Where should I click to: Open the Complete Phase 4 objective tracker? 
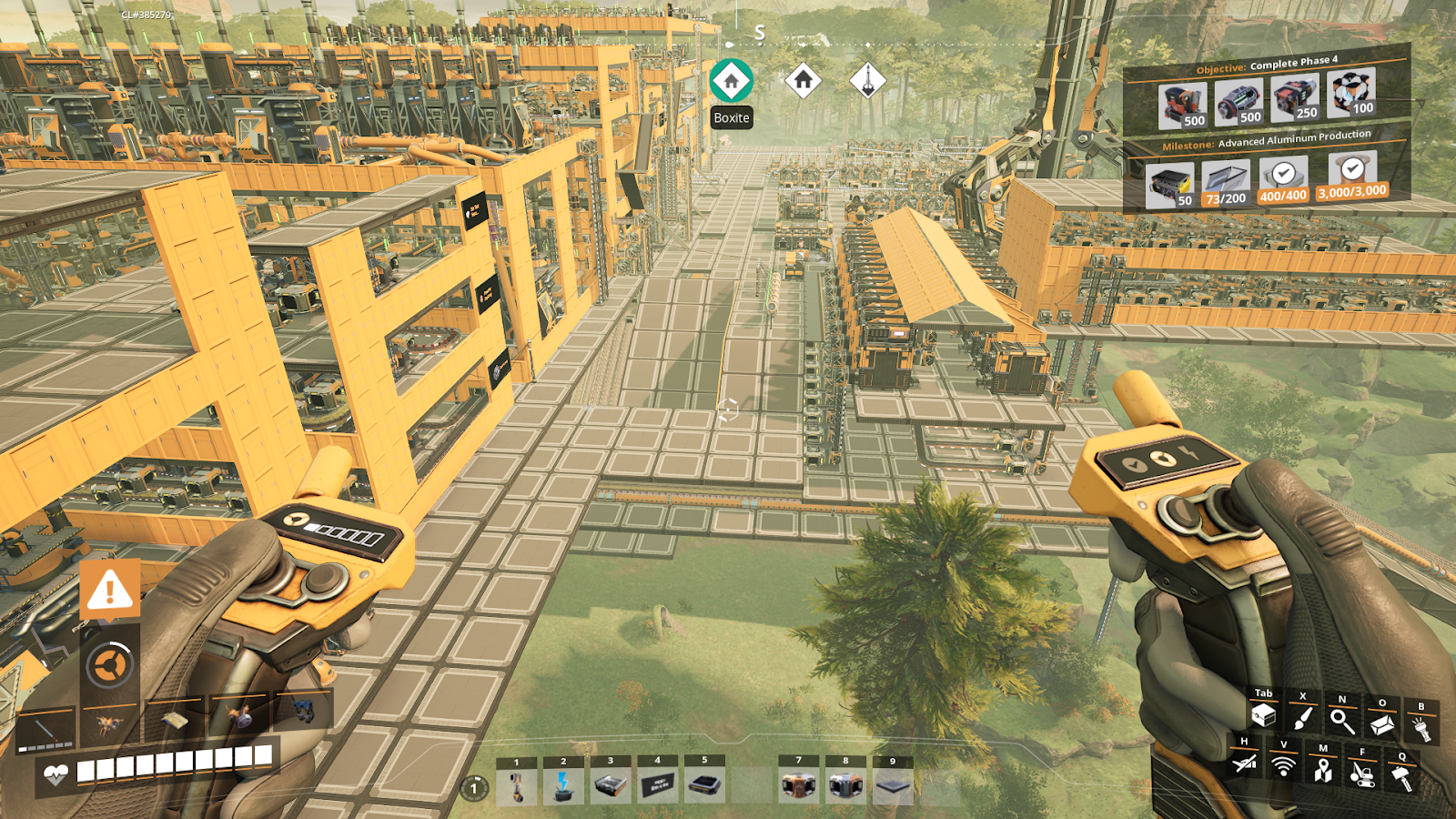pos(1266,65)
